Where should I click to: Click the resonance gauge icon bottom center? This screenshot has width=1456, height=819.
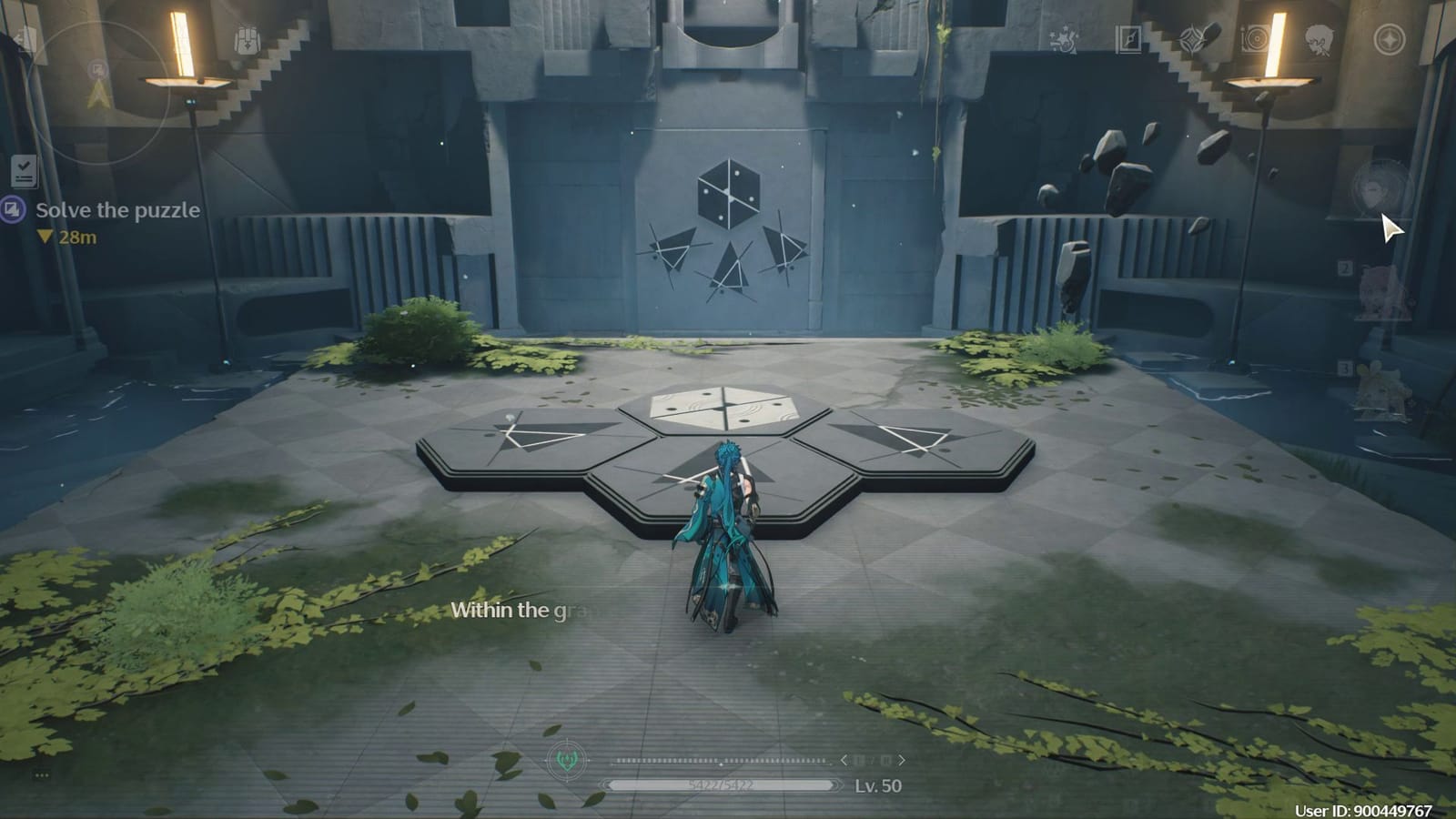pos(566,762)
